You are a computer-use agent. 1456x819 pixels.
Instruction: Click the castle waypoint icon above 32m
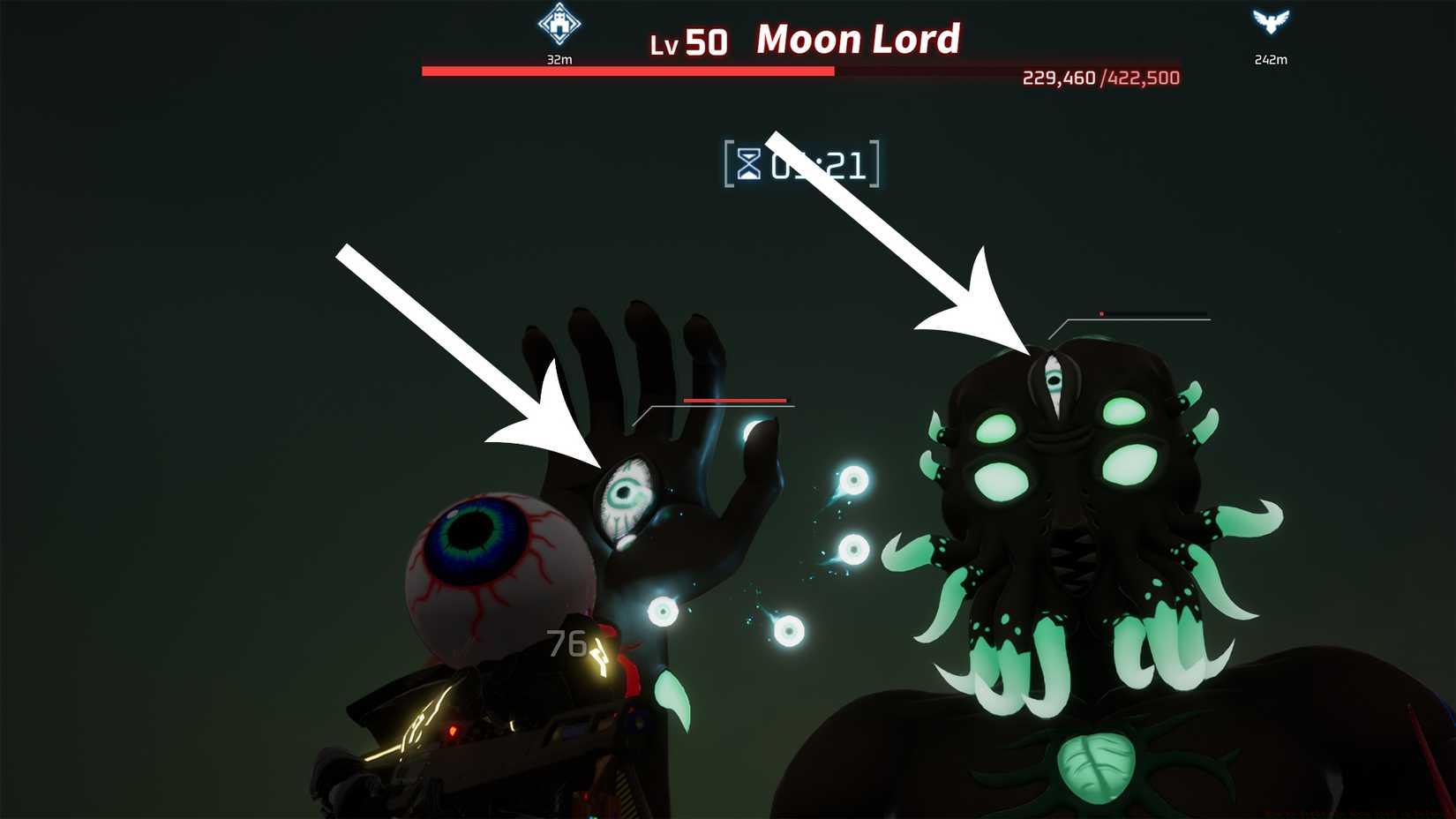[x=558, y=25]
